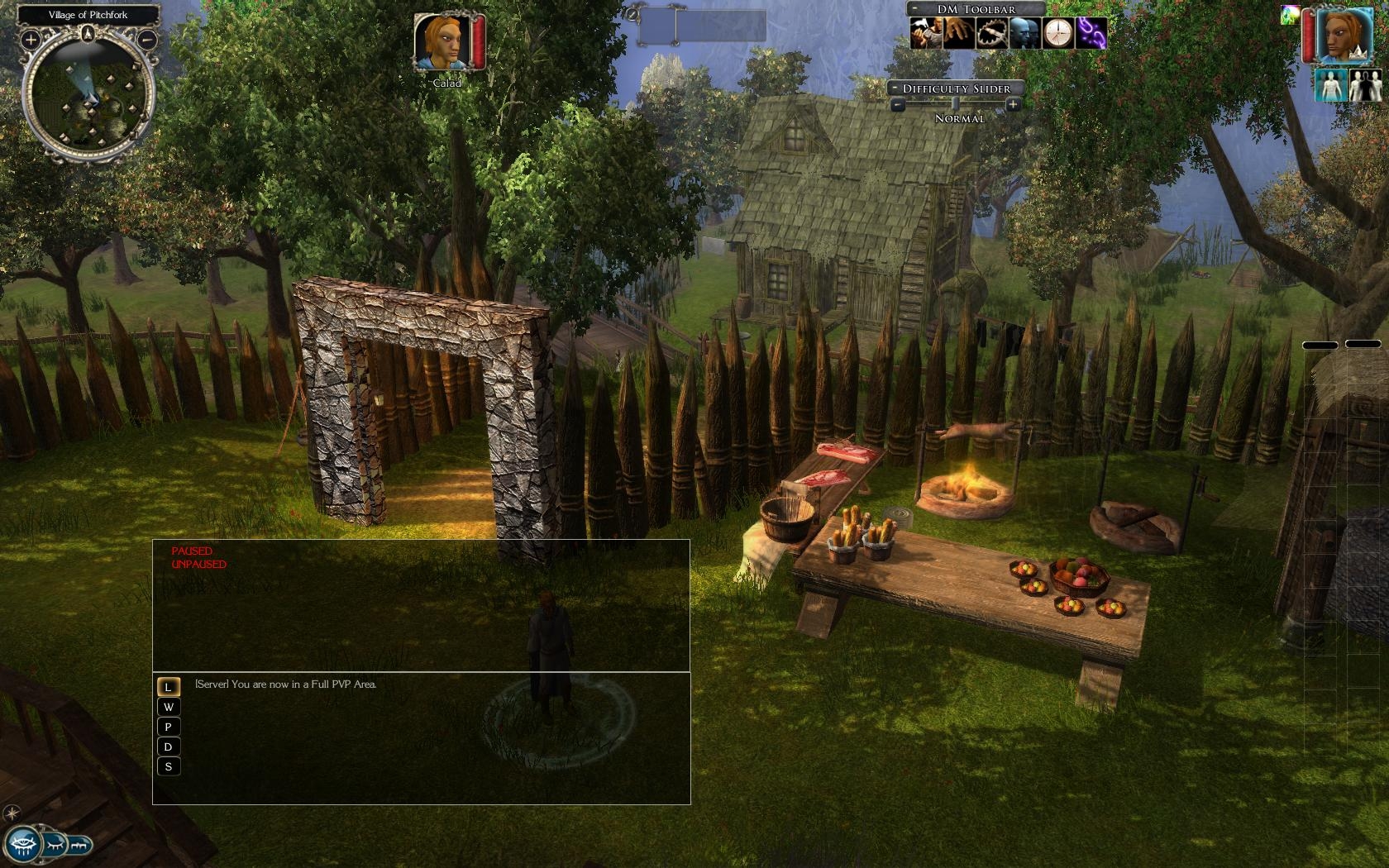Increase difficulty with the plus button
1389x868 pixels.
click(1013, 104)
